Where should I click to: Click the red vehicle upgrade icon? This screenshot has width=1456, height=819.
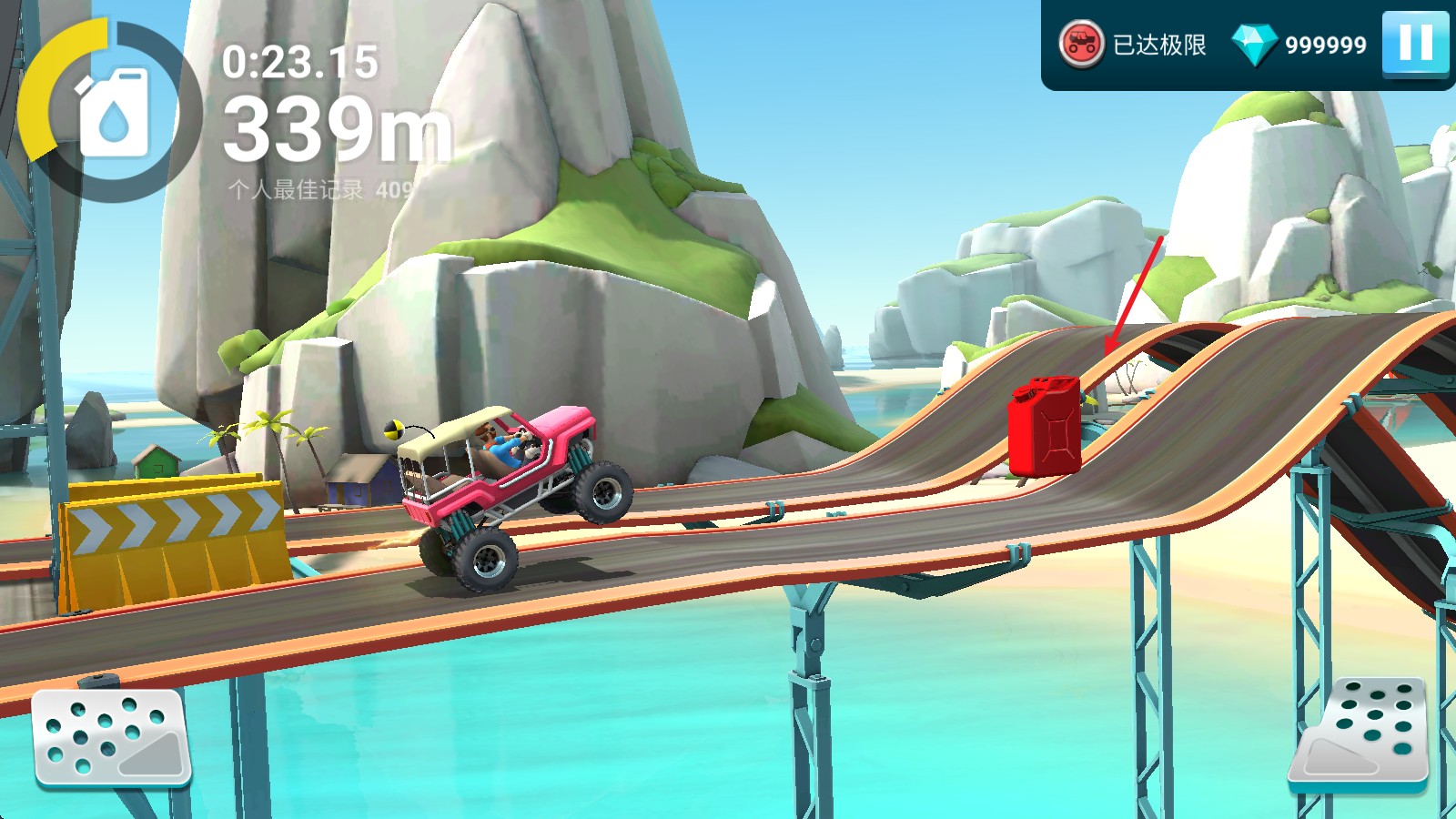(x=1081, y=44)
